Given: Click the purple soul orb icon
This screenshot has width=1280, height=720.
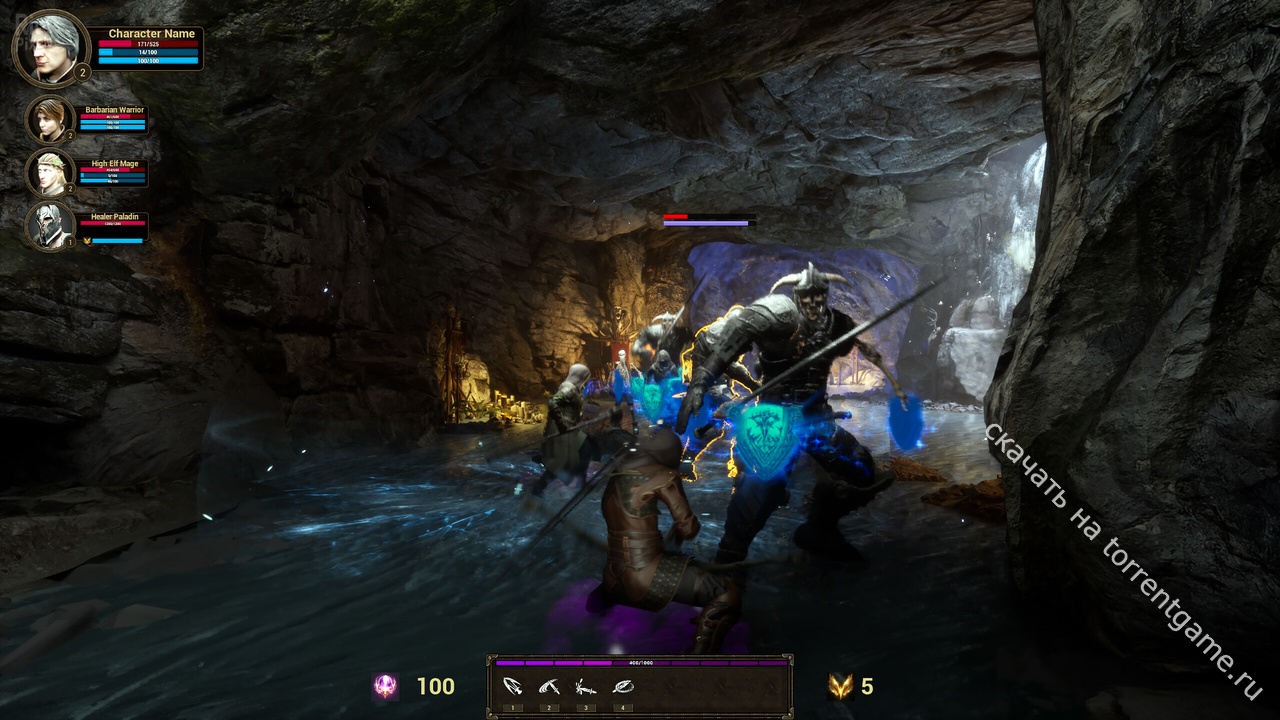Looking at the screenshot, I should 385,686.
